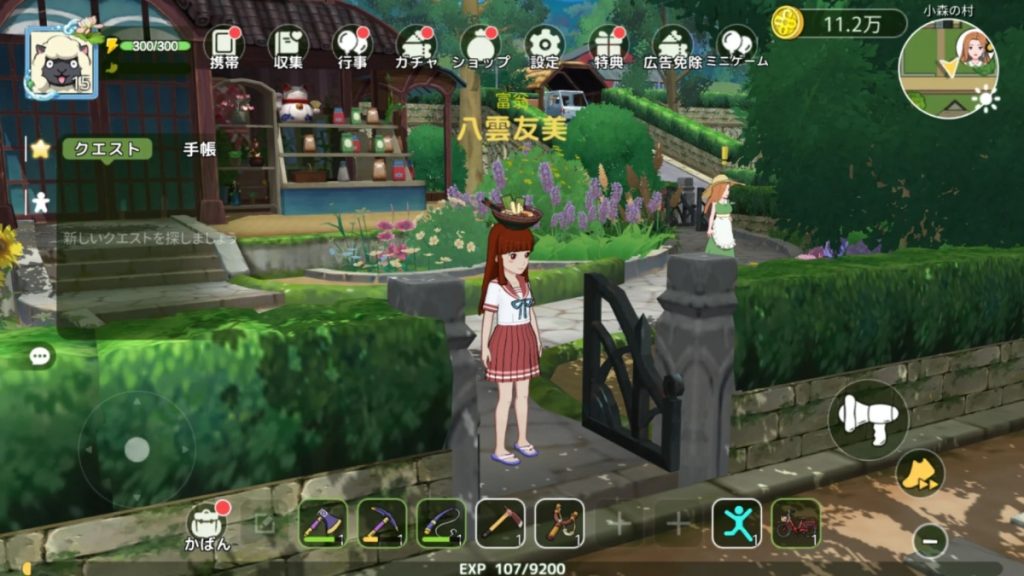1024x576 pixels.
Task: Open the chat speech bubble
Action: (x=40, y=356)
